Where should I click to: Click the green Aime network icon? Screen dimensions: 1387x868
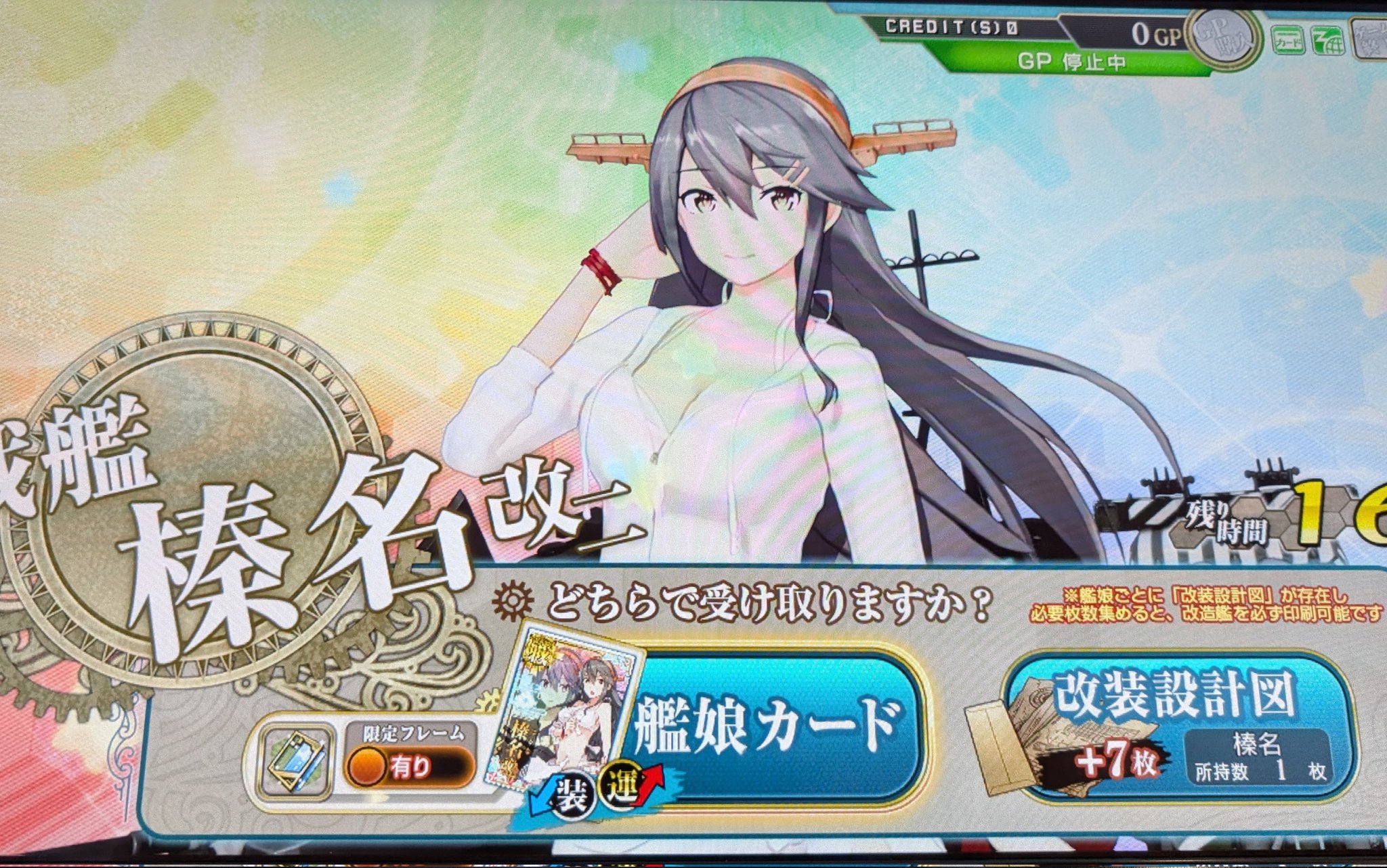click(1327, 41)
